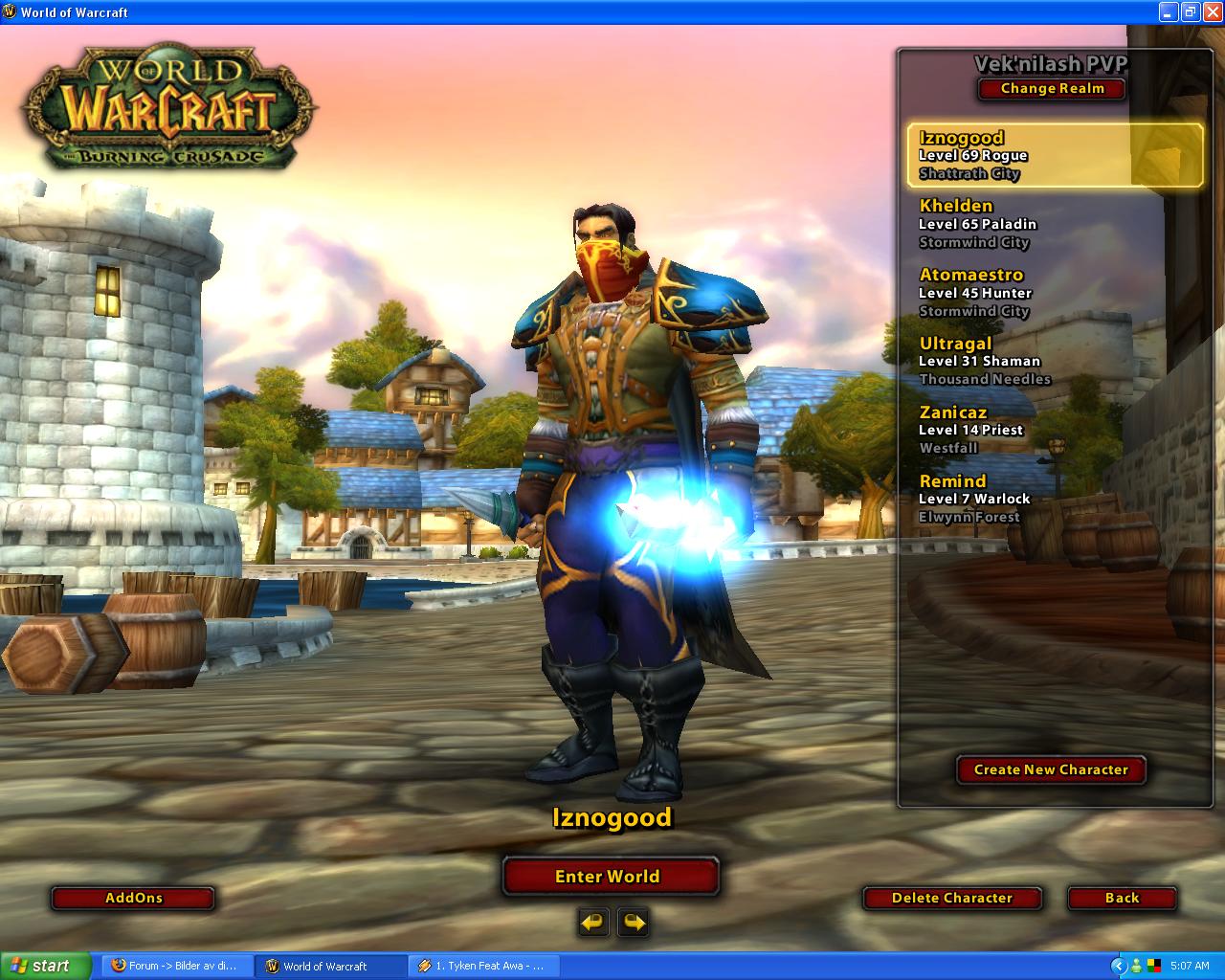Close the World of Warcraft window
This screenshot has height=980, width=1225.
pos(1211,11)
